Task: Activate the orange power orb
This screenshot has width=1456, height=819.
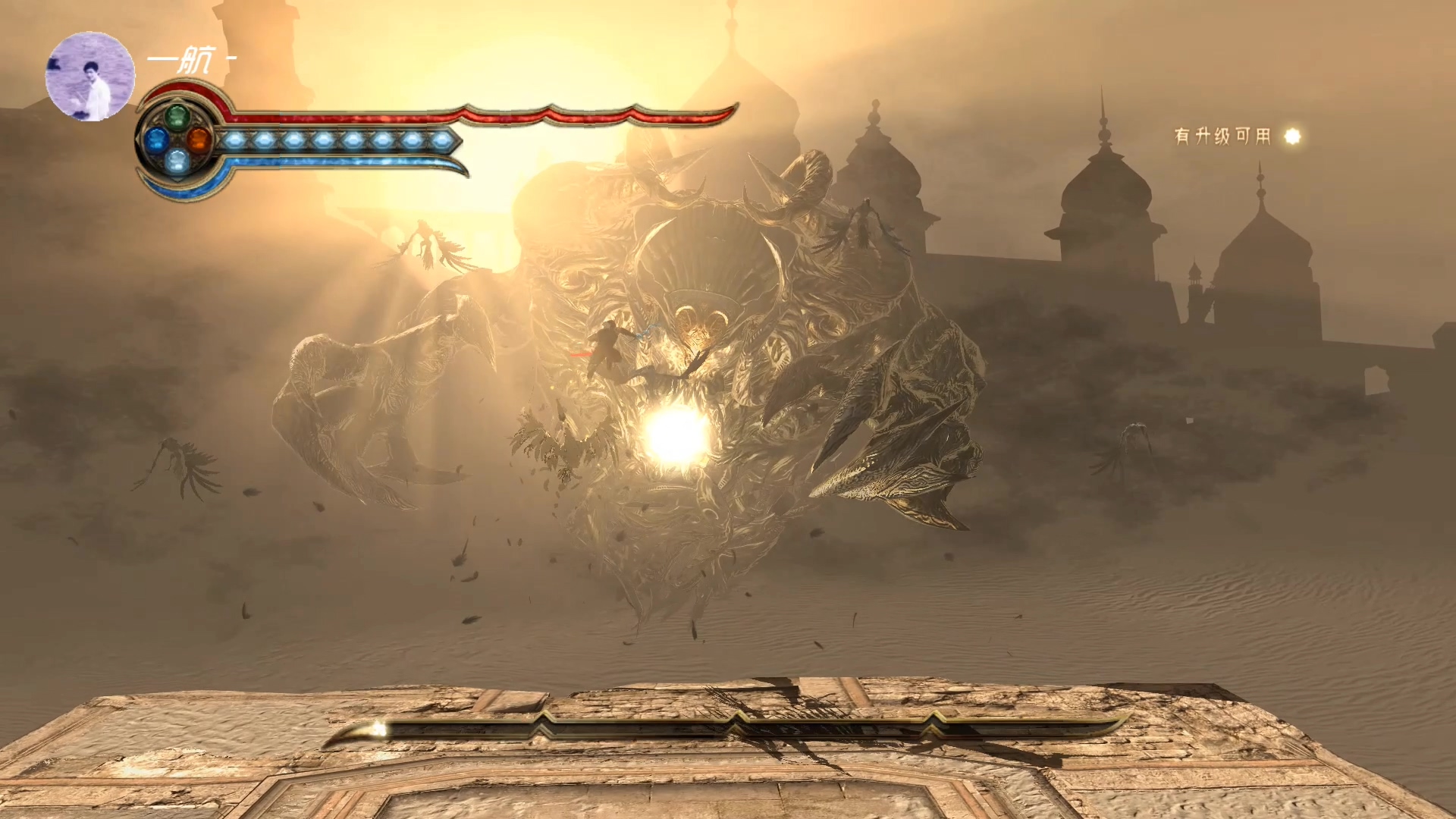Action: [x=198, y=140]
